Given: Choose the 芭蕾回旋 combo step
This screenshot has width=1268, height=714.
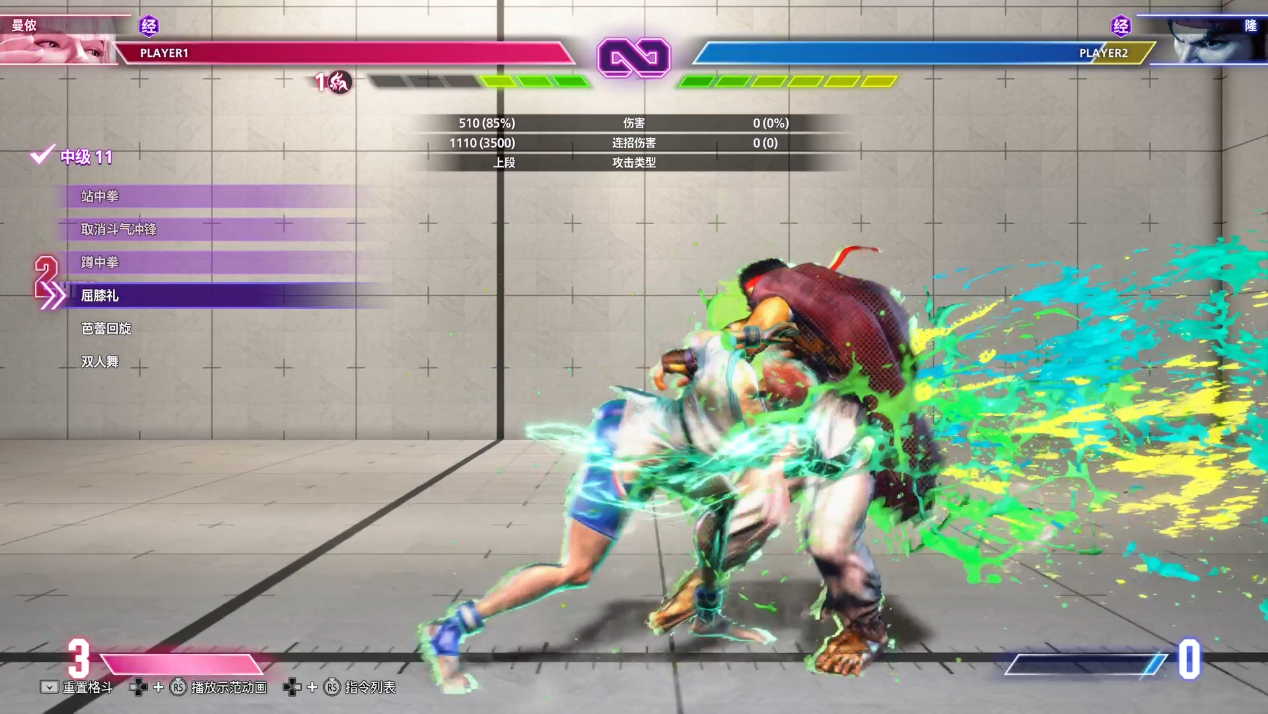Looking at the screenshot, I should coord(106,329).
